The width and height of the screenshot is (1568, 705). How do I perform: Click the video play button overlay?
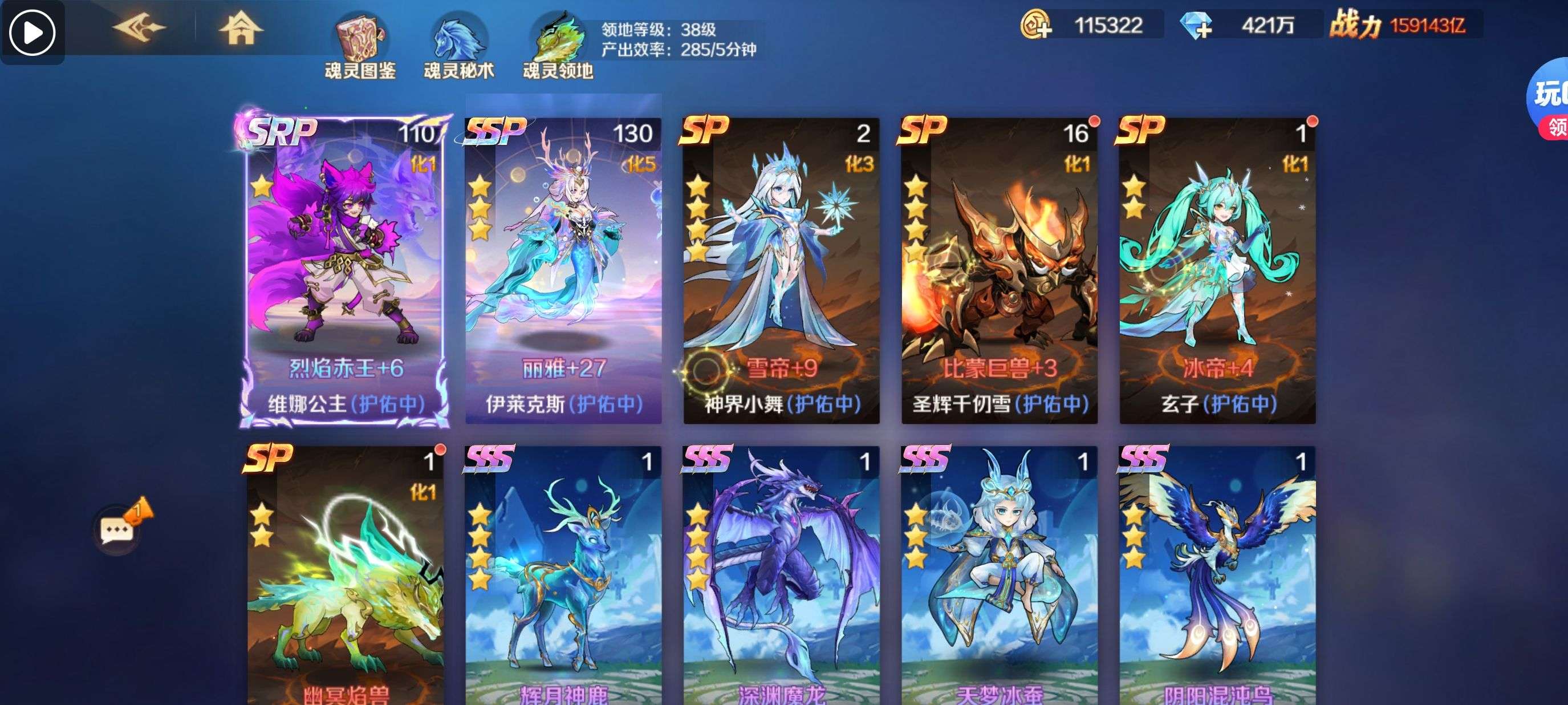pyautogui.click(x=33, y=32)
